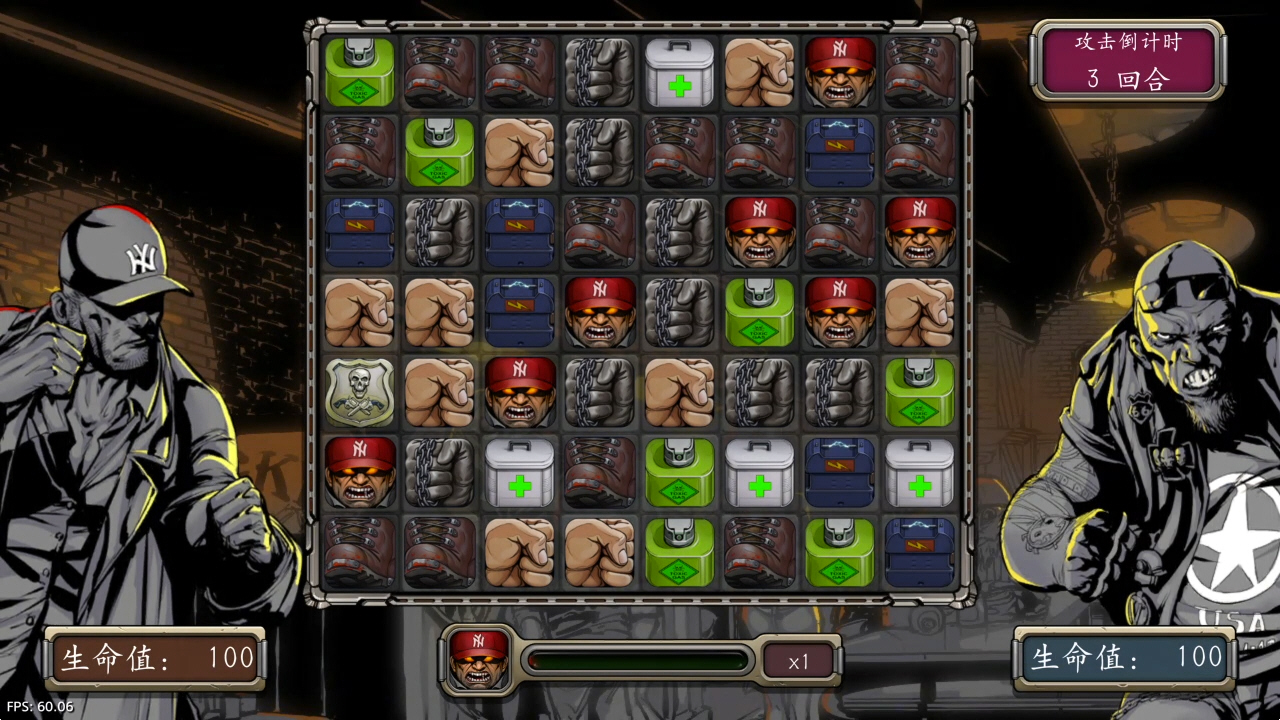Screen dimensions: 1280x720
Task: Click the green canister tile with metal lid
Action: click(358, 72)
